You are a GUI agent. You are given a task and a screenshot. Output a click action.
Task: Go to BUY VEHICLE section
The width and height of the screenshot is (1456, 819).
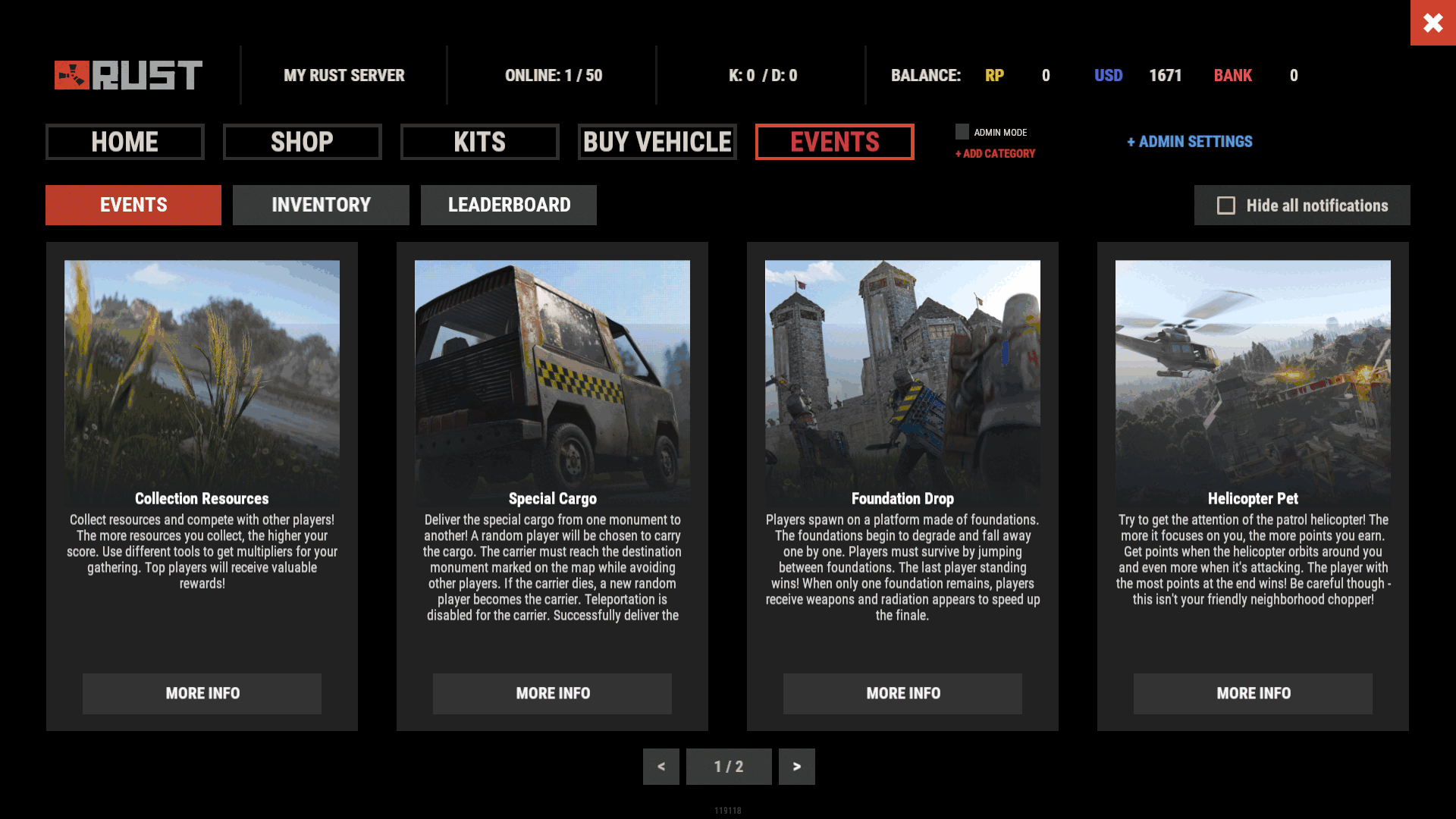tap(657, 142)
